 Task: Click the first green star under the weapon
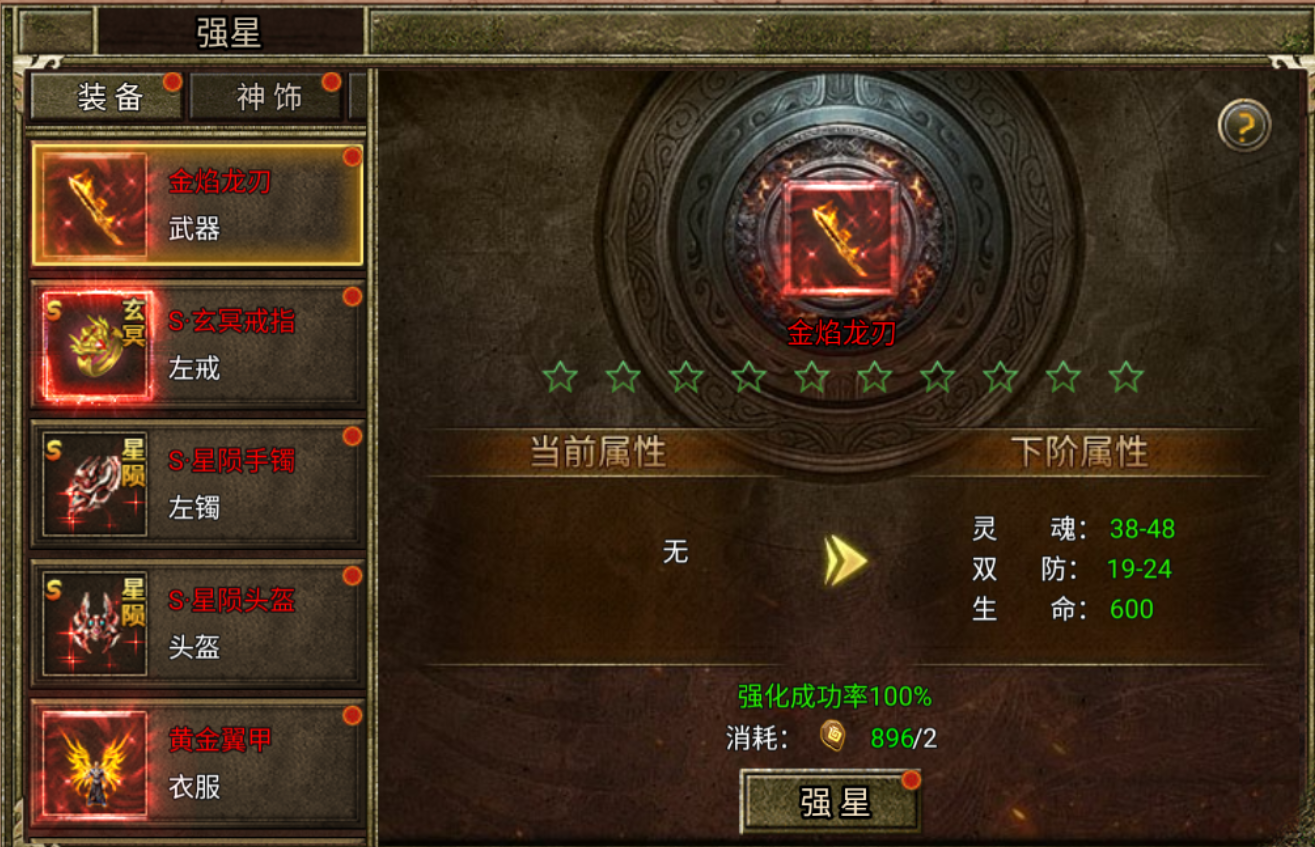(561, 378)
